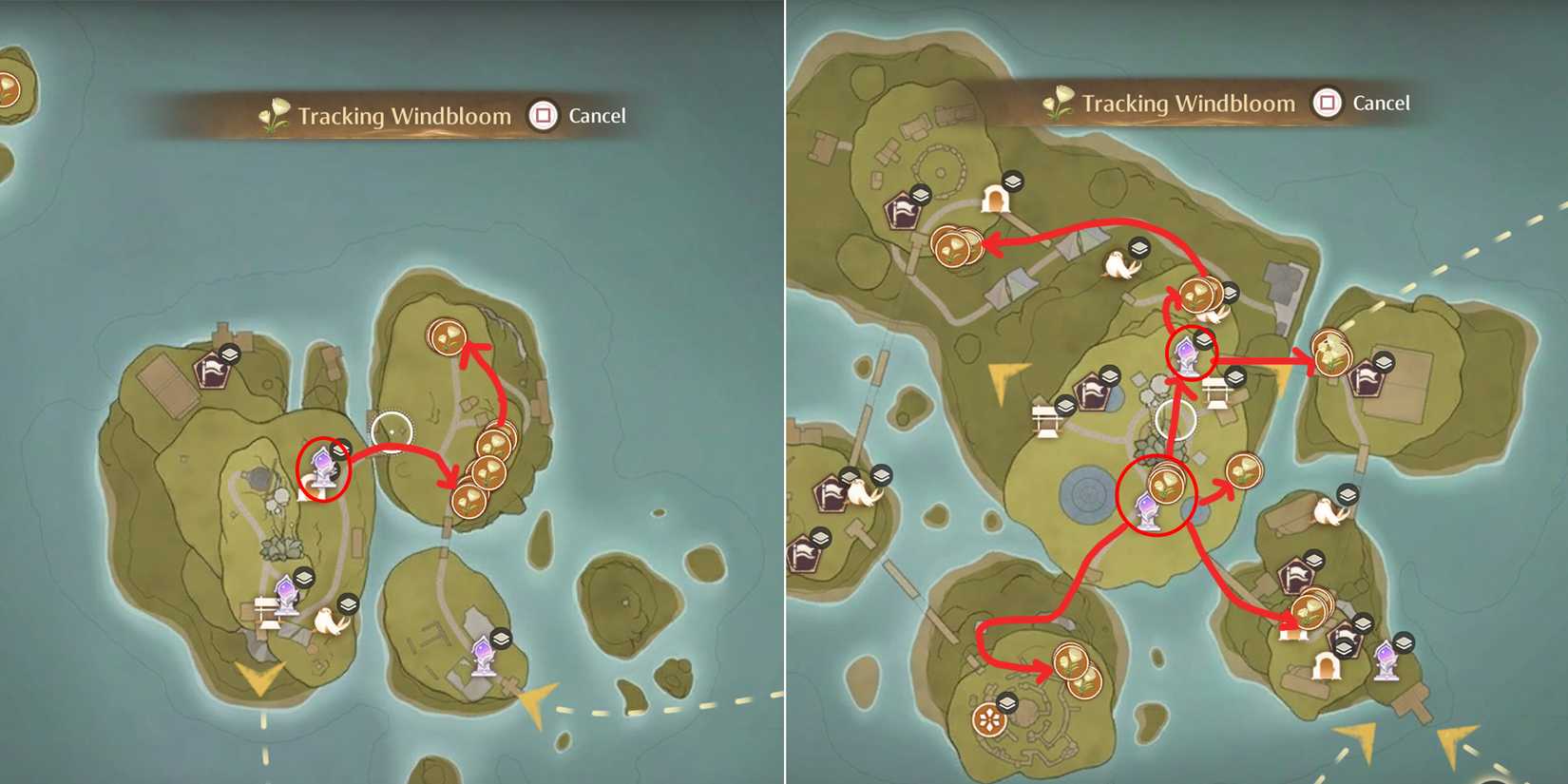The image size is (1568, 784).
Task: Click the signpost marker near the lower teleport statue on the left map
Action: [269, 609]
